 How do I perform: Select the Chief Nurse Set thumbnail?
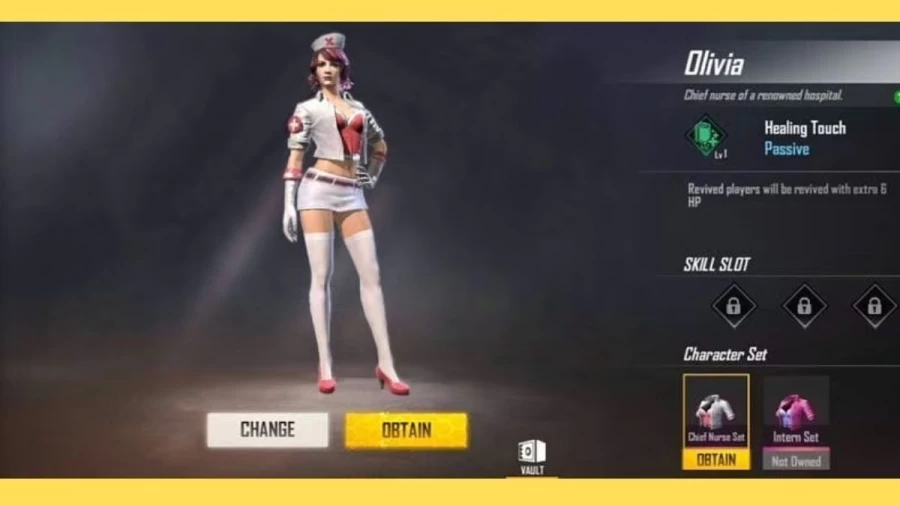point(716,412)
